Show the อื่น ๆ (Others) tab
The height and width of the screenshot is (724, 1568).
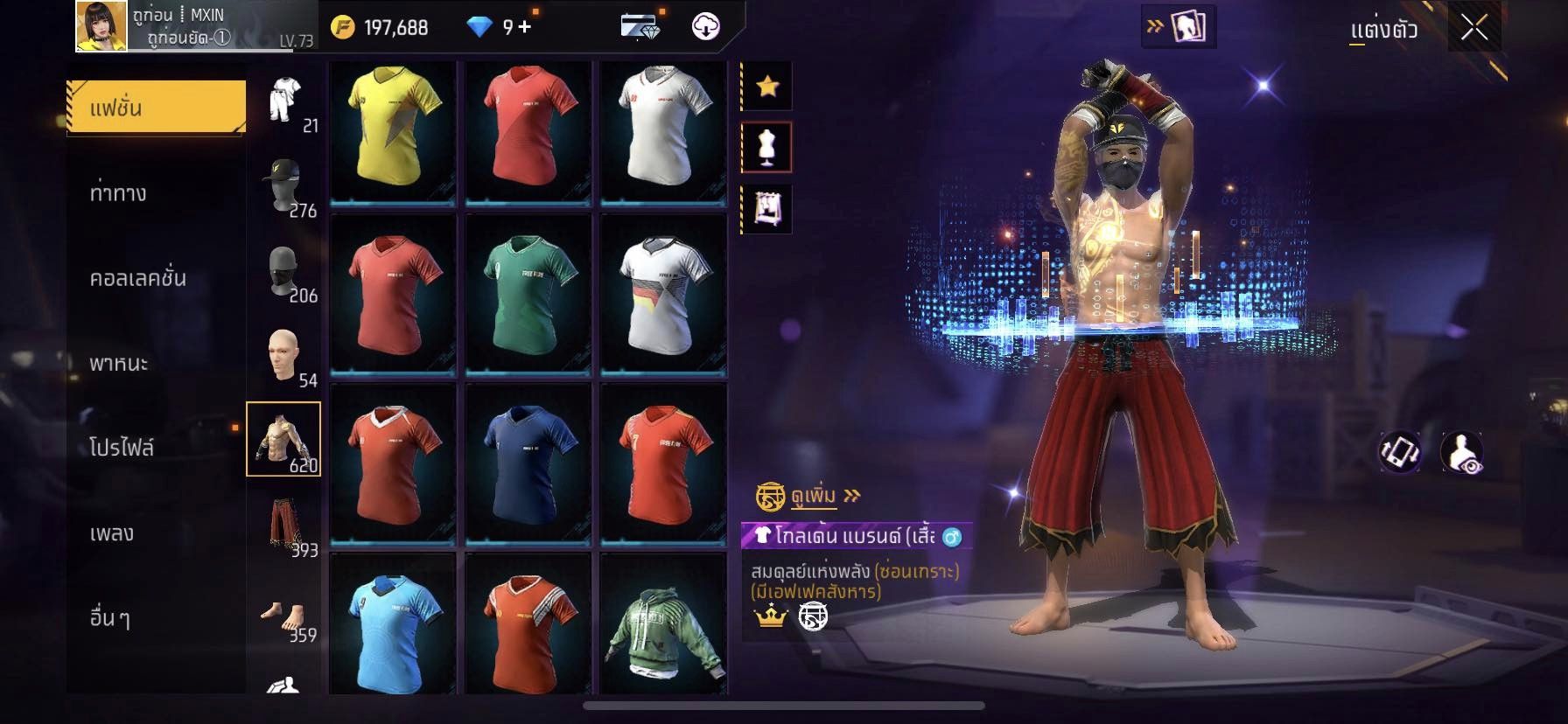pyautogui.click(x=110, y=617)
